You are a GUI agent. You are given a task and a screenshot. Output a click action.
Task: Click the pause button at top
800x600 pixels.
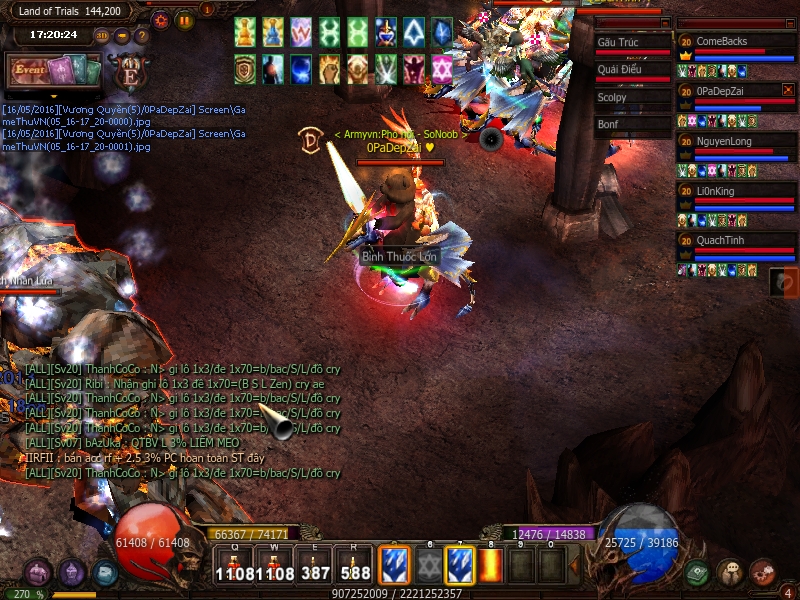click(x=185, y=19)
